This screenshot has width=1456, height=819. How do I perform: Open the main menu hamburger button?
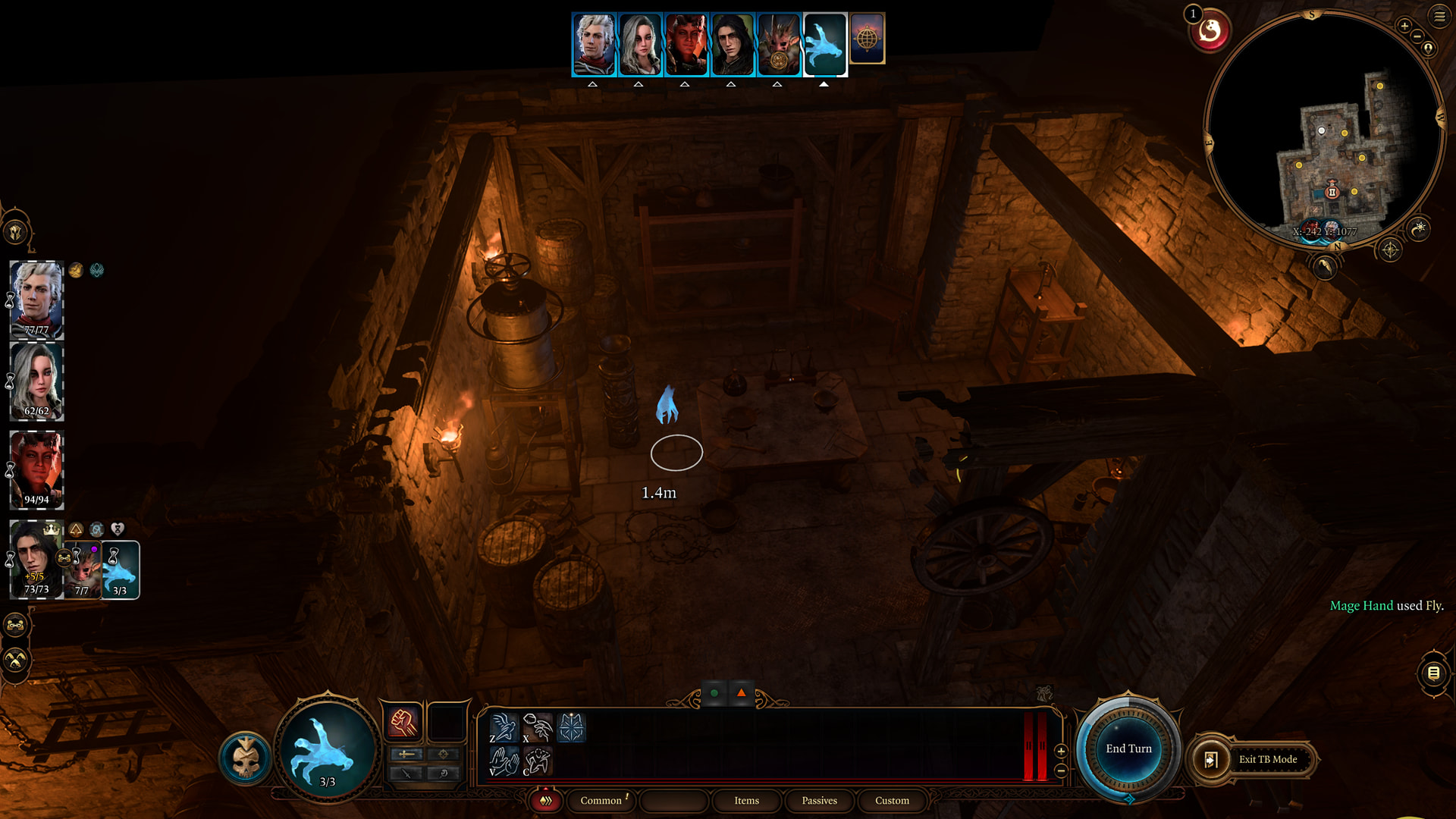[x=1439, y=17]
